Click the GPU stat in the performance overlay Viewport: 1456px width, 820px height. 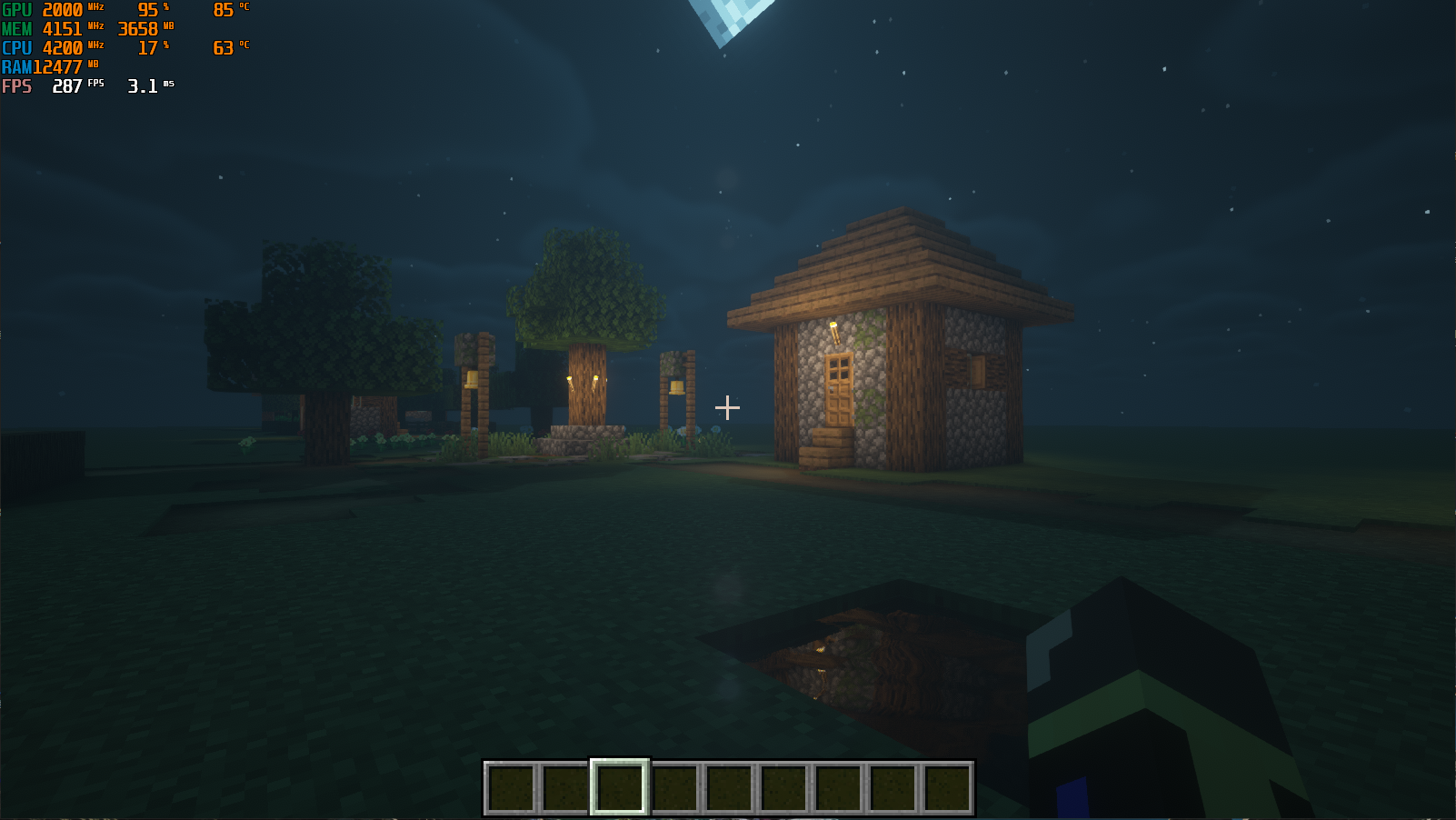click(x=55, y=11)
